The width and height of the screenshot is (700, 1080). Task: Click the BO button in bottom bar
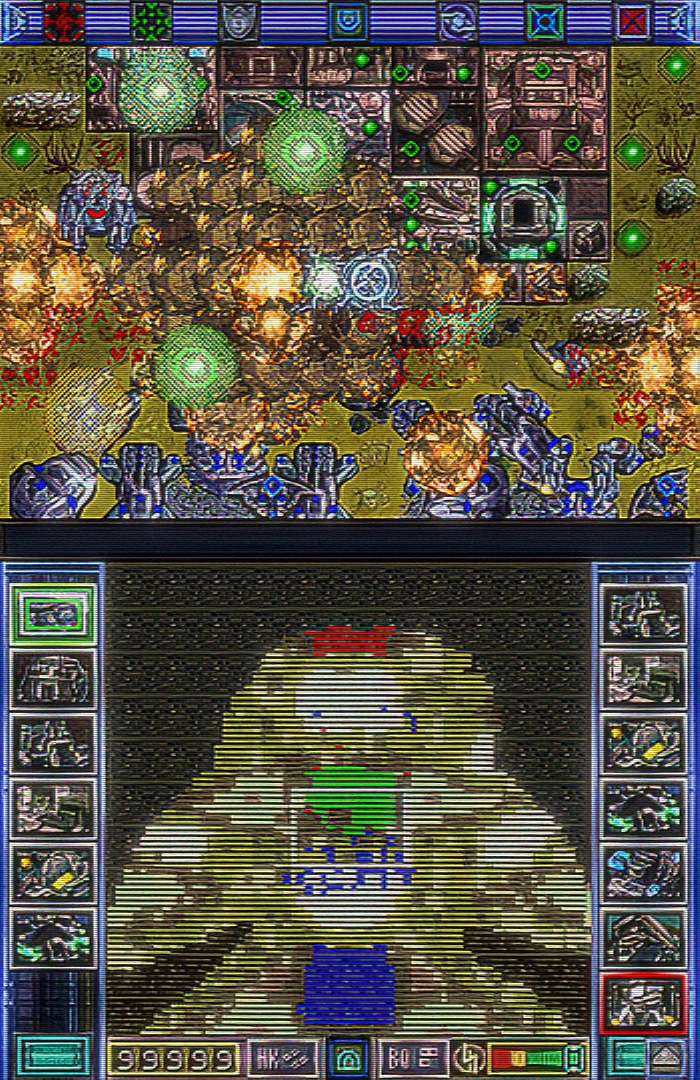[414, 1057]
